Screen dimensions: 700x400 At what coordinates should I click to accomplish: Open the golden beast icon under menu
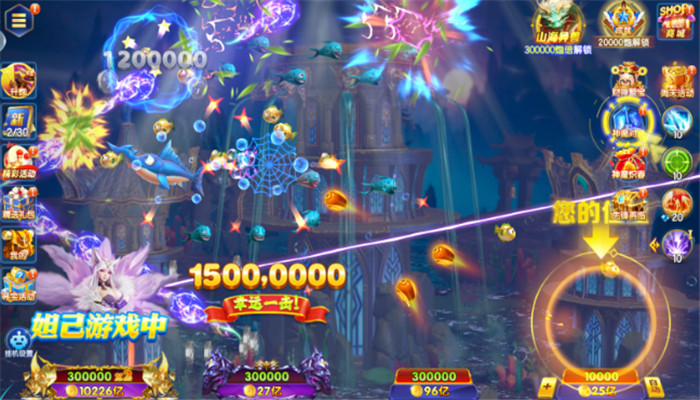[19, 80]
